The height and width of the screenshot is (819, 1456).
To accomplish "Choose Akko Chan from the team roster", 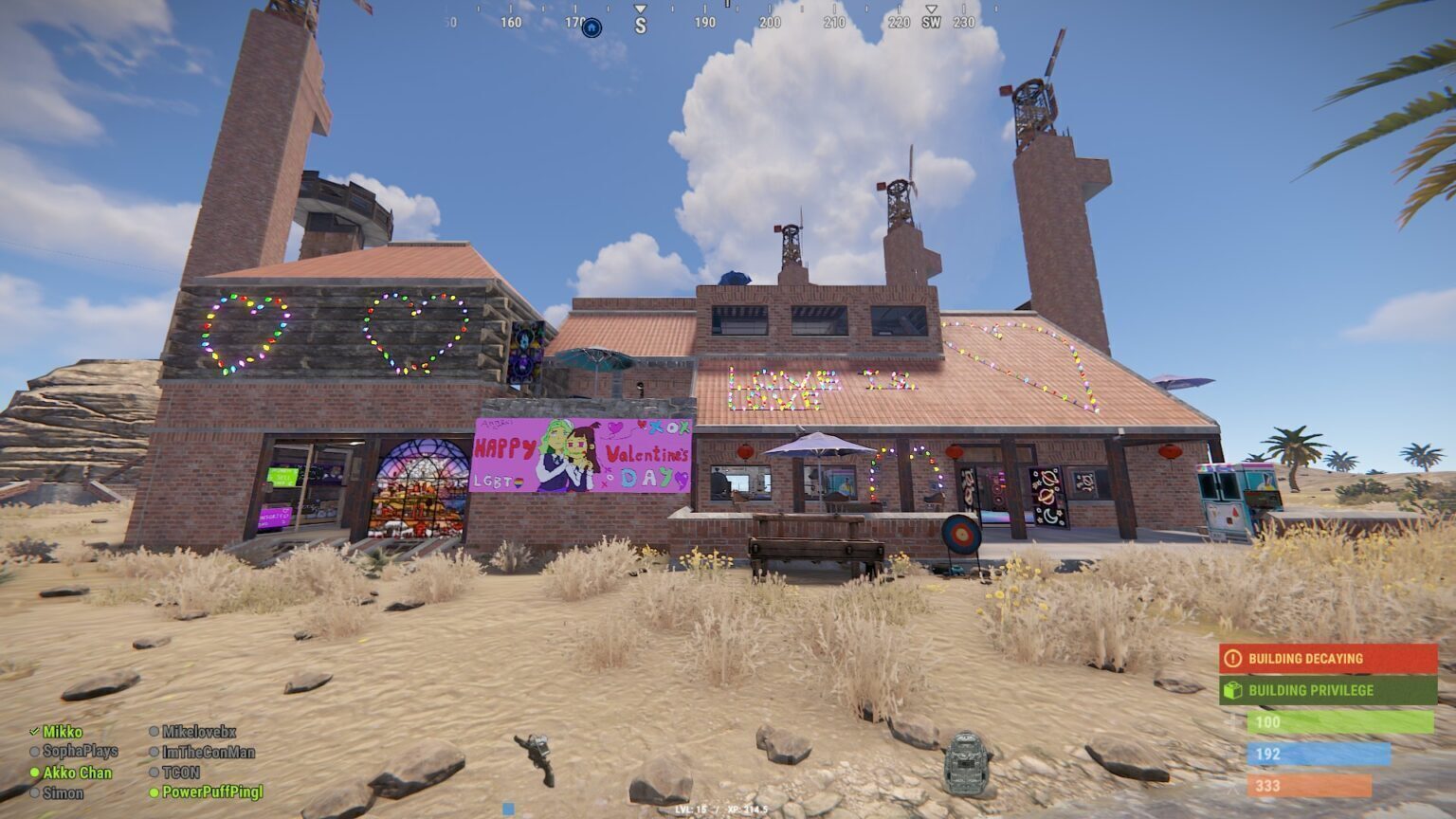I will coord(77,773).
